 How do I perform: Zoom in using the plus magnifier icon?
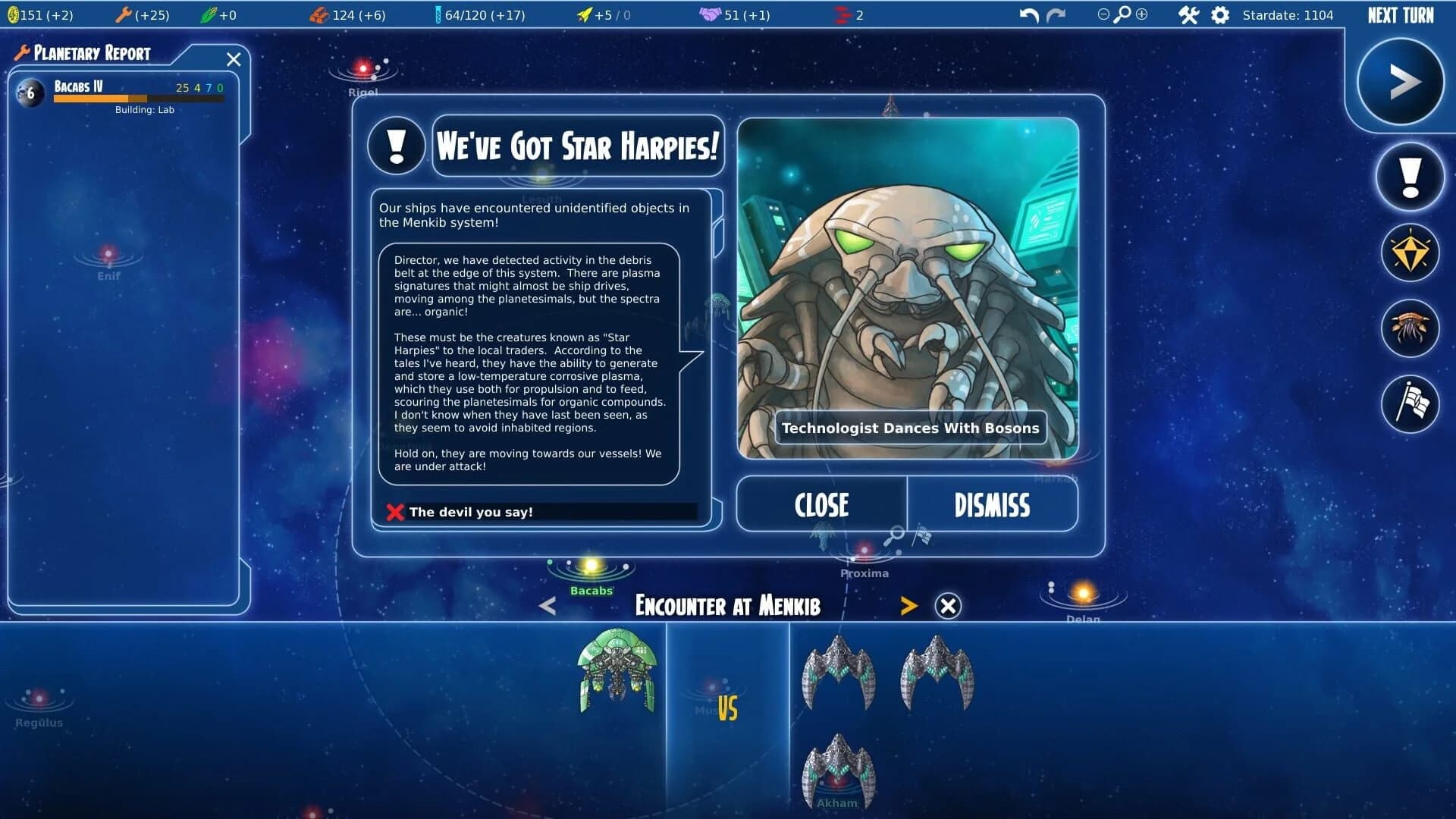(x=1143, y=14)
